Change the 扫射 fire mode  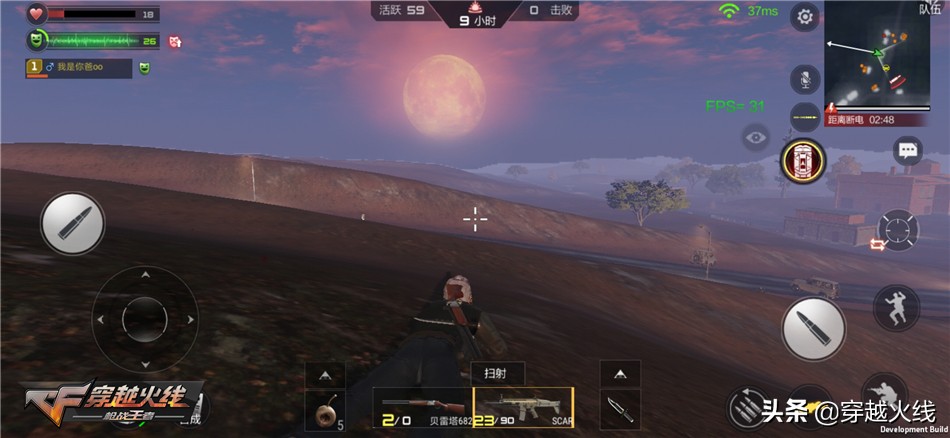497,372
